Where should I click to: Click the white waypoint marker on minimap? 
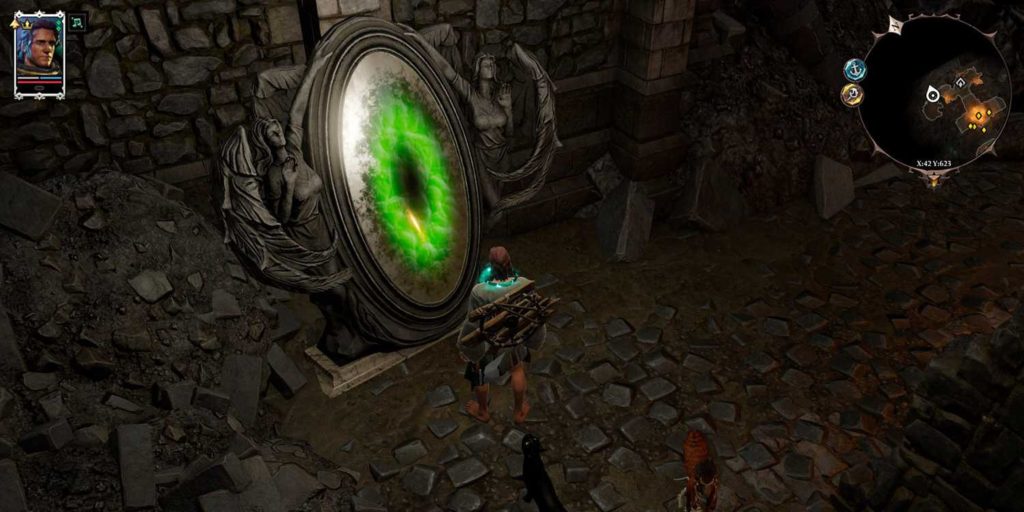pyautogui.click(x=933, y=95)
